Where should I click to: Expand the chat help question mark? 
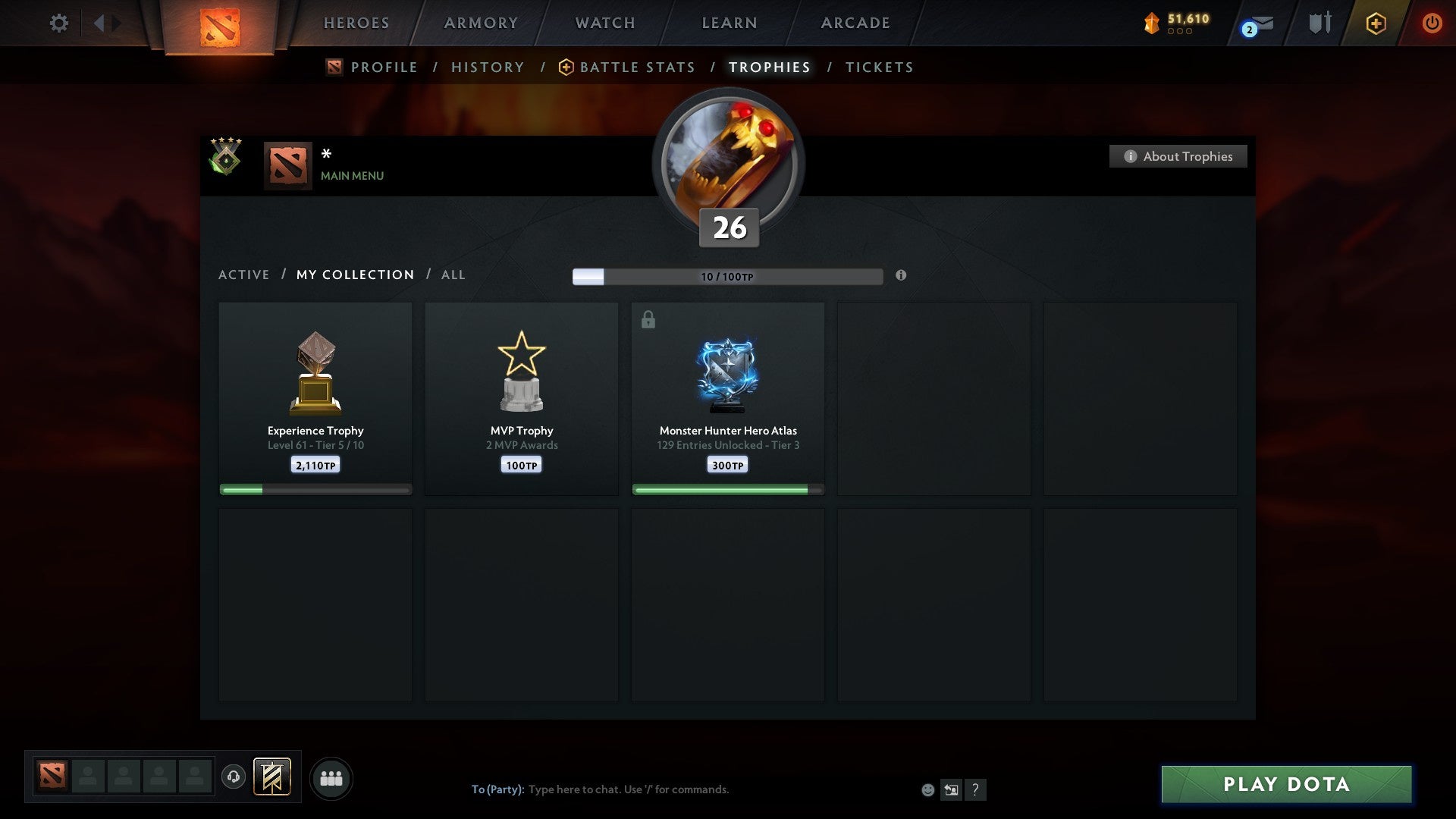point(976,789)
